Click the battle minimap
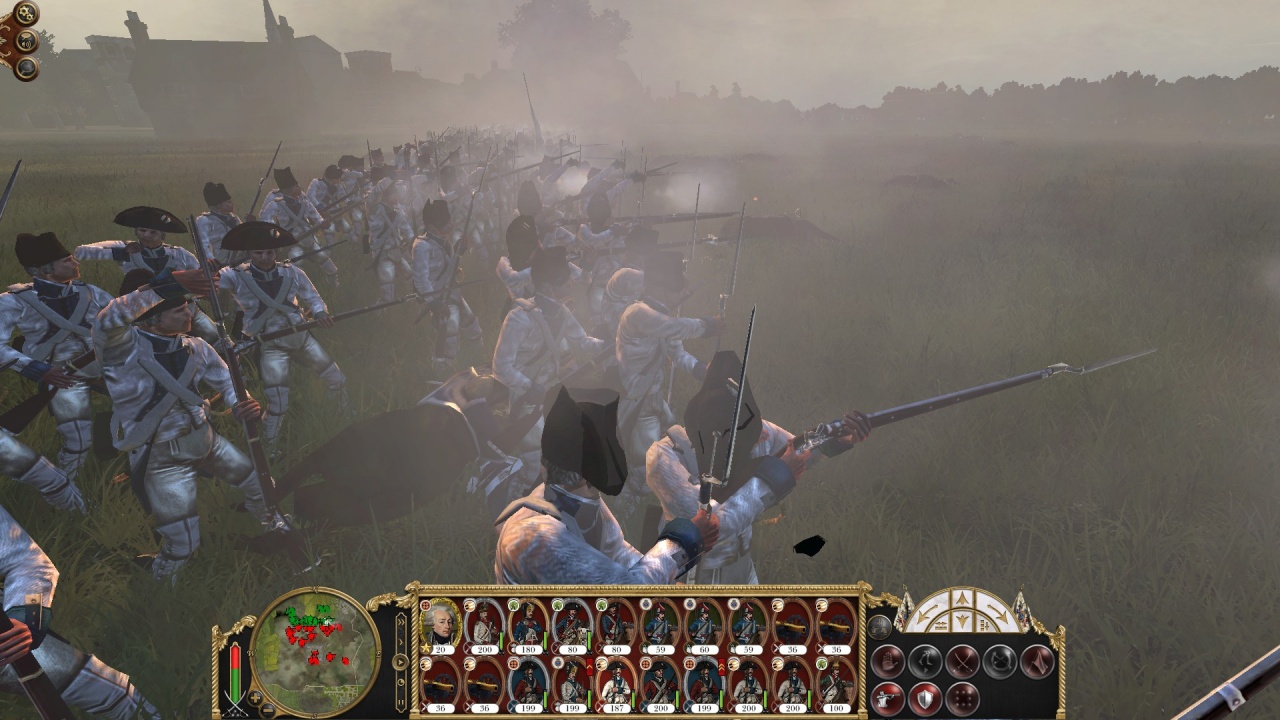1280x720 pixels. coord(315,652)
